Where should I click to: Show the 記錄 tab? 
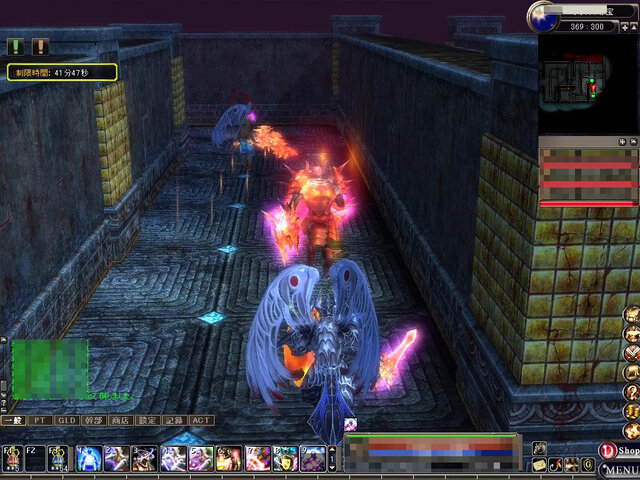(175, 421)
